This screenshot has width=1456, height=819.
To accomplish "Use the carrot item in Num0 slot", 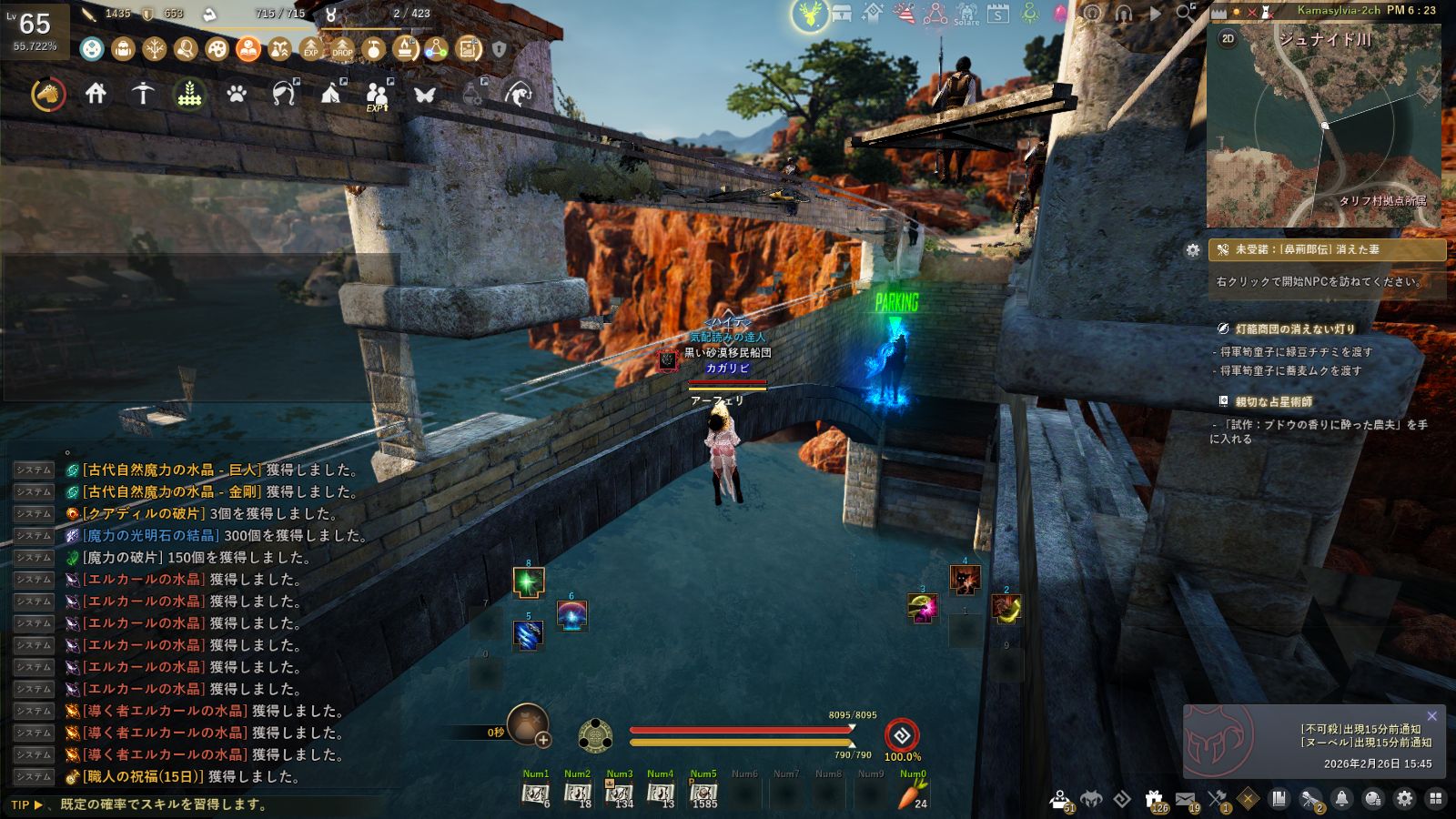I will tap(912, 795).
